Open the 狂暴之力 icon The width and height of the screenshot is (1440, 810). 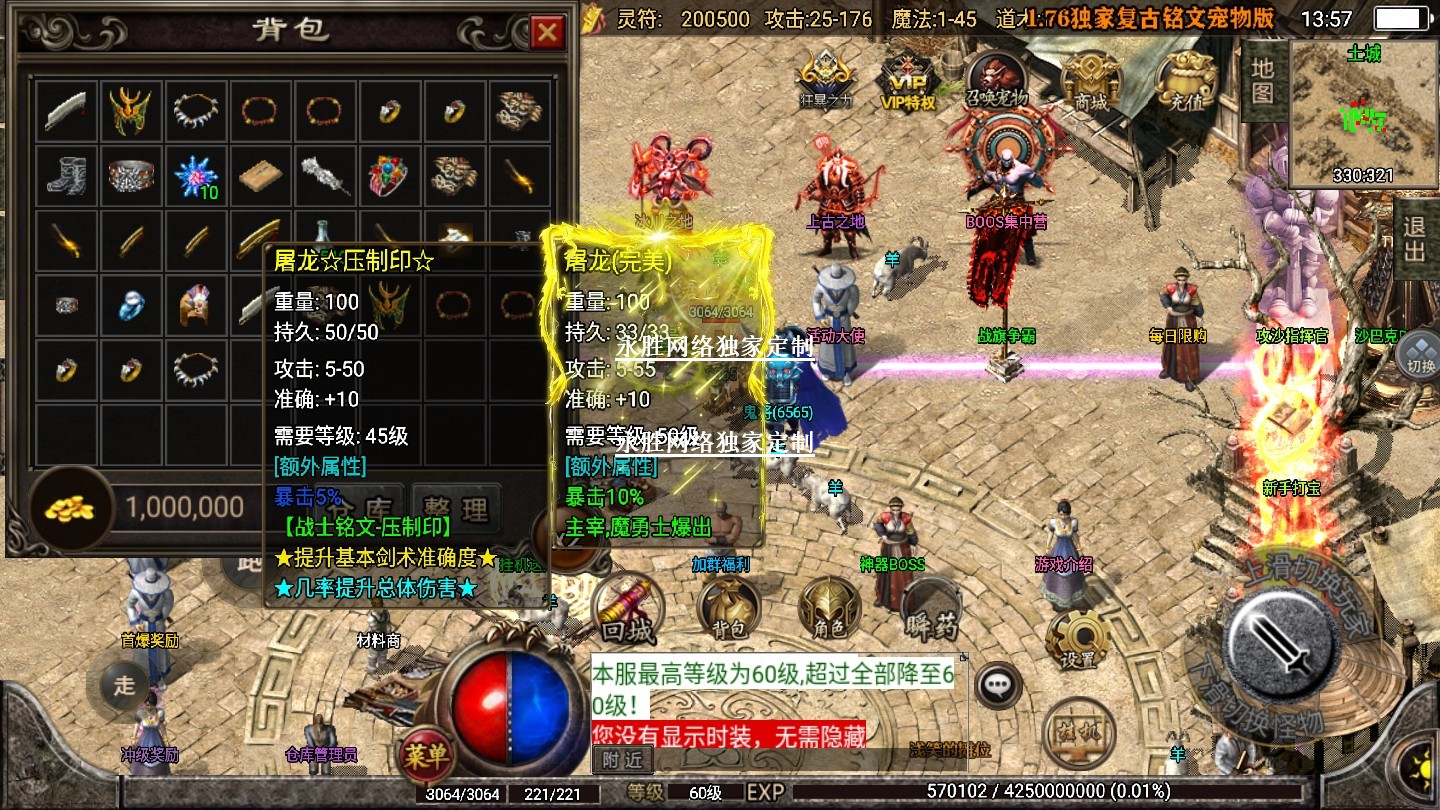[825, 78]
